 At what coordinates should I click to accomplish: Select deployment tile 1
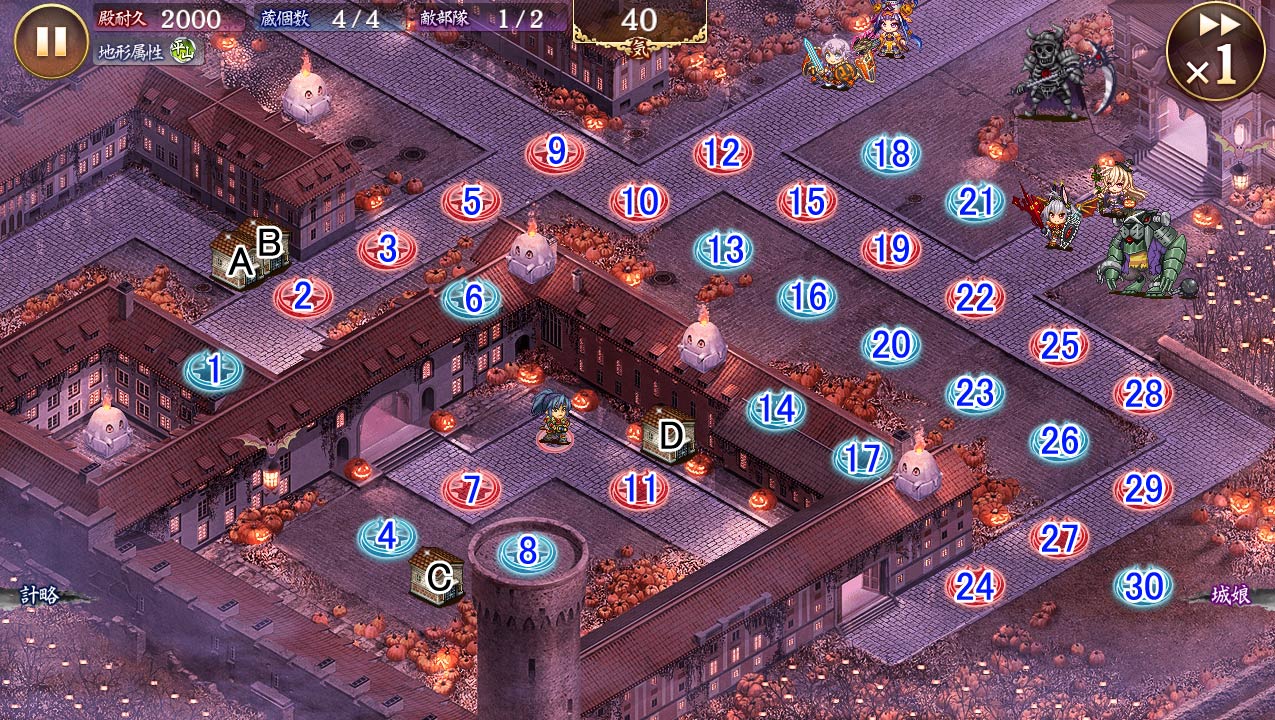pyautogui.click(x=214, y=371)
